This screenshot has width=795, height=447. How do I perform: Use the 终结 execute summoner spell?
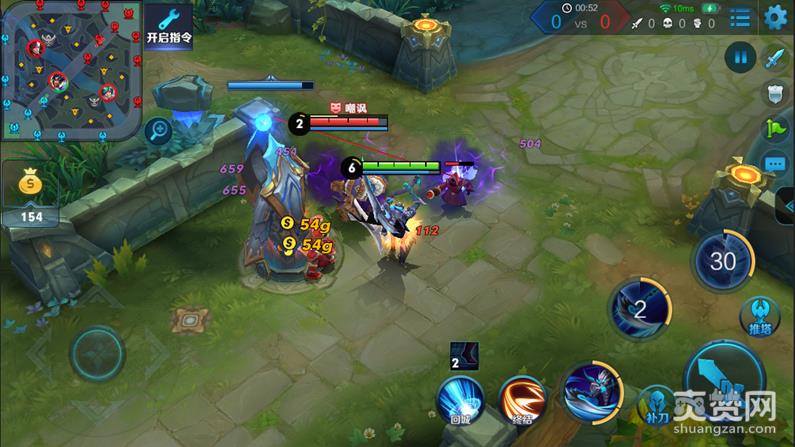[521, 398]
